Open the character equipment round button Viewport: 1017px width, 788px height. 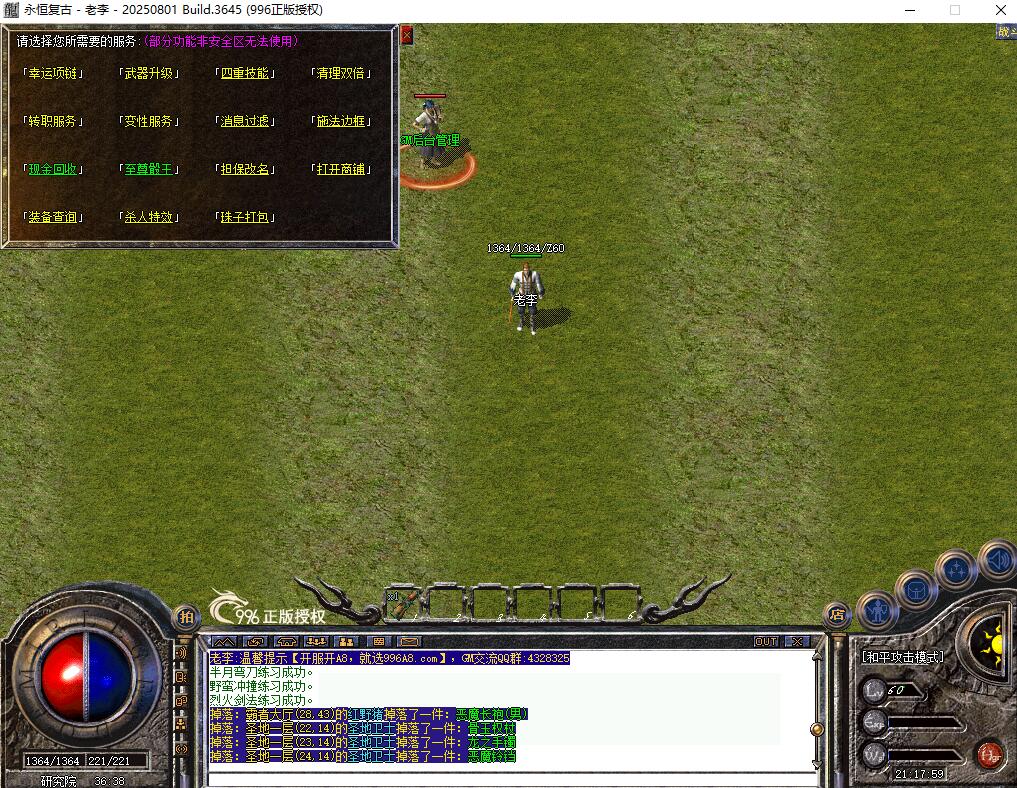[878, 608]
